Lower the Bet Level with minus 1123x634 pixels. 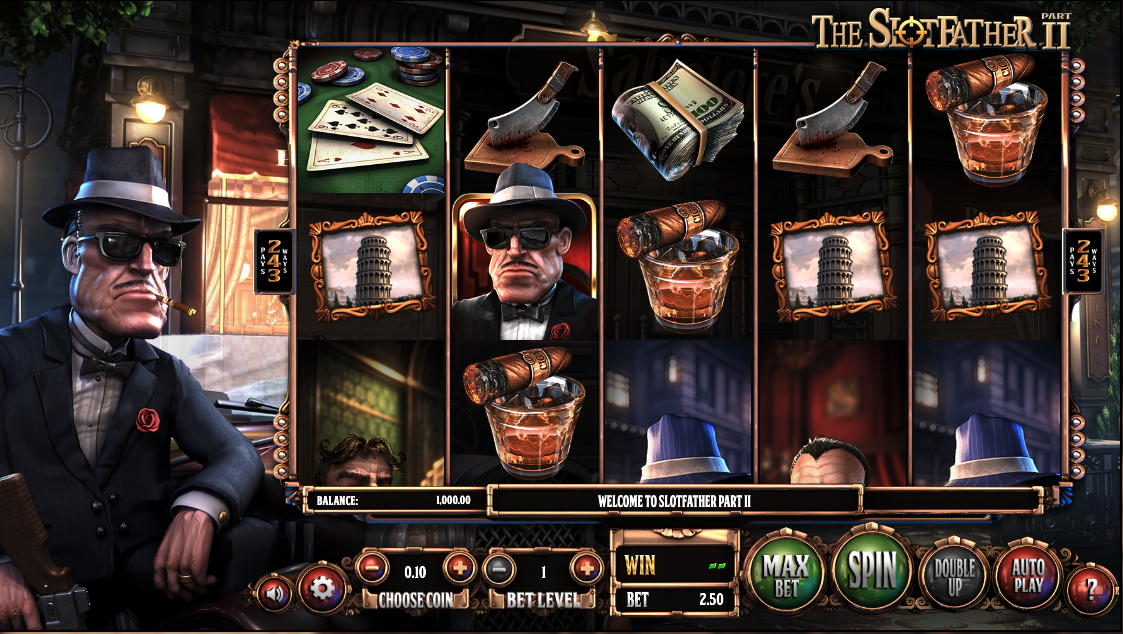pos(499,568)
